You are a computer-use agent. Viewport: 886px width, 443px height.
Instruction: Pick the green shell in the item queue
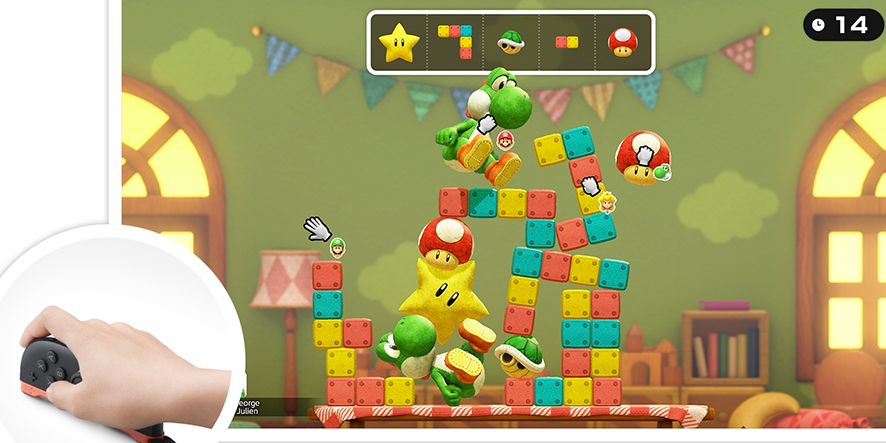(x=511, y=42)
